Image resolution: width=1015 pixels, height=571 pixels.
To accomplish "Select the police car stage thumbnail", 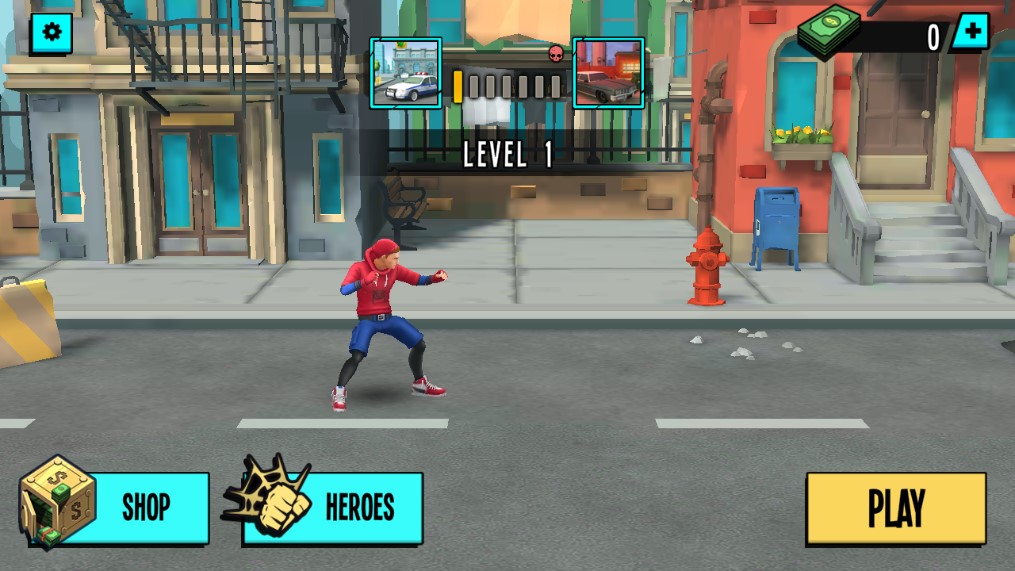I will [406, 73].
